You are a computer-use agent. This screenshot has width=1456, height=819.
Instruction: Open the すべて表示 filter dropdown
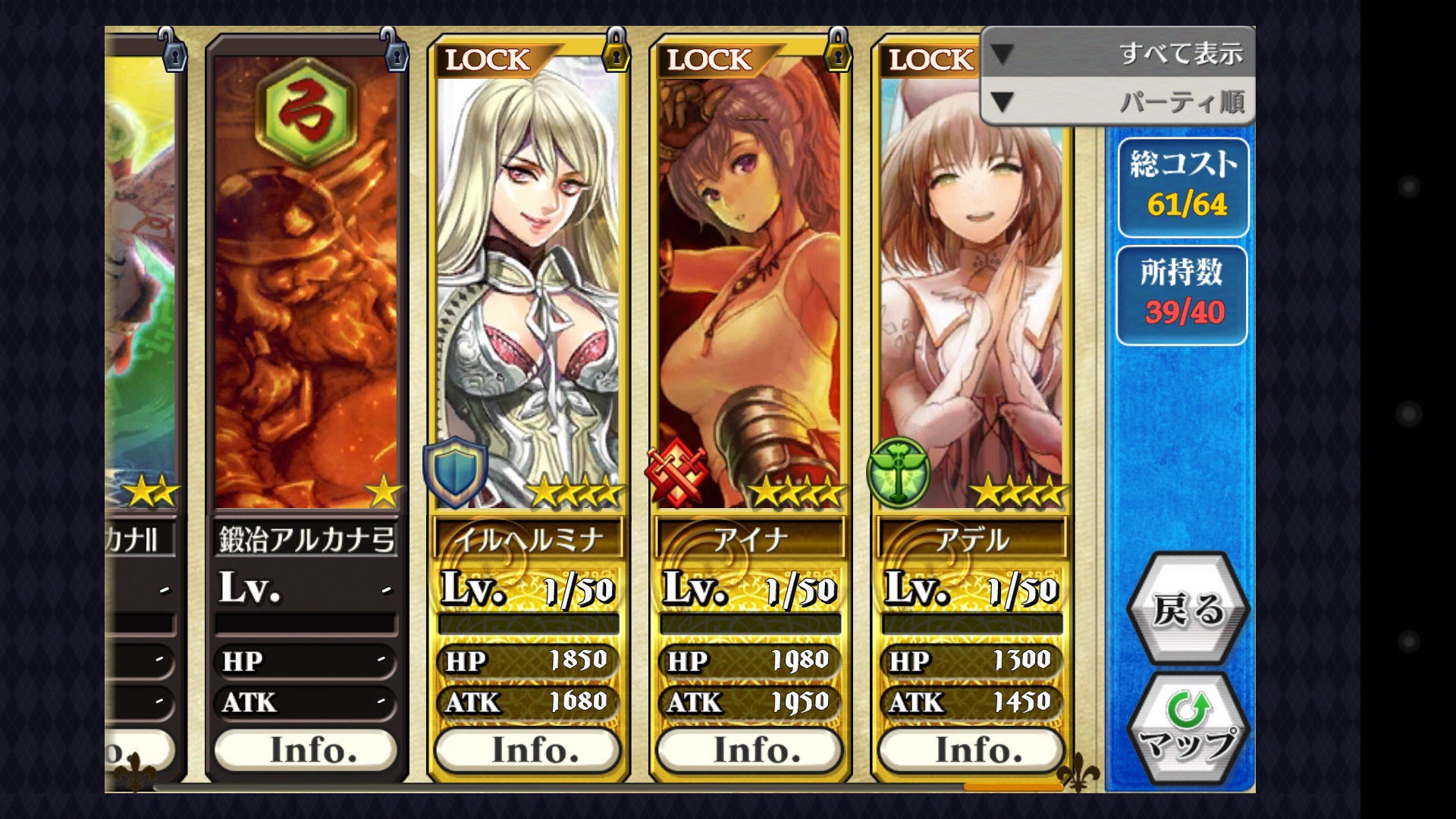(1118, 53)
